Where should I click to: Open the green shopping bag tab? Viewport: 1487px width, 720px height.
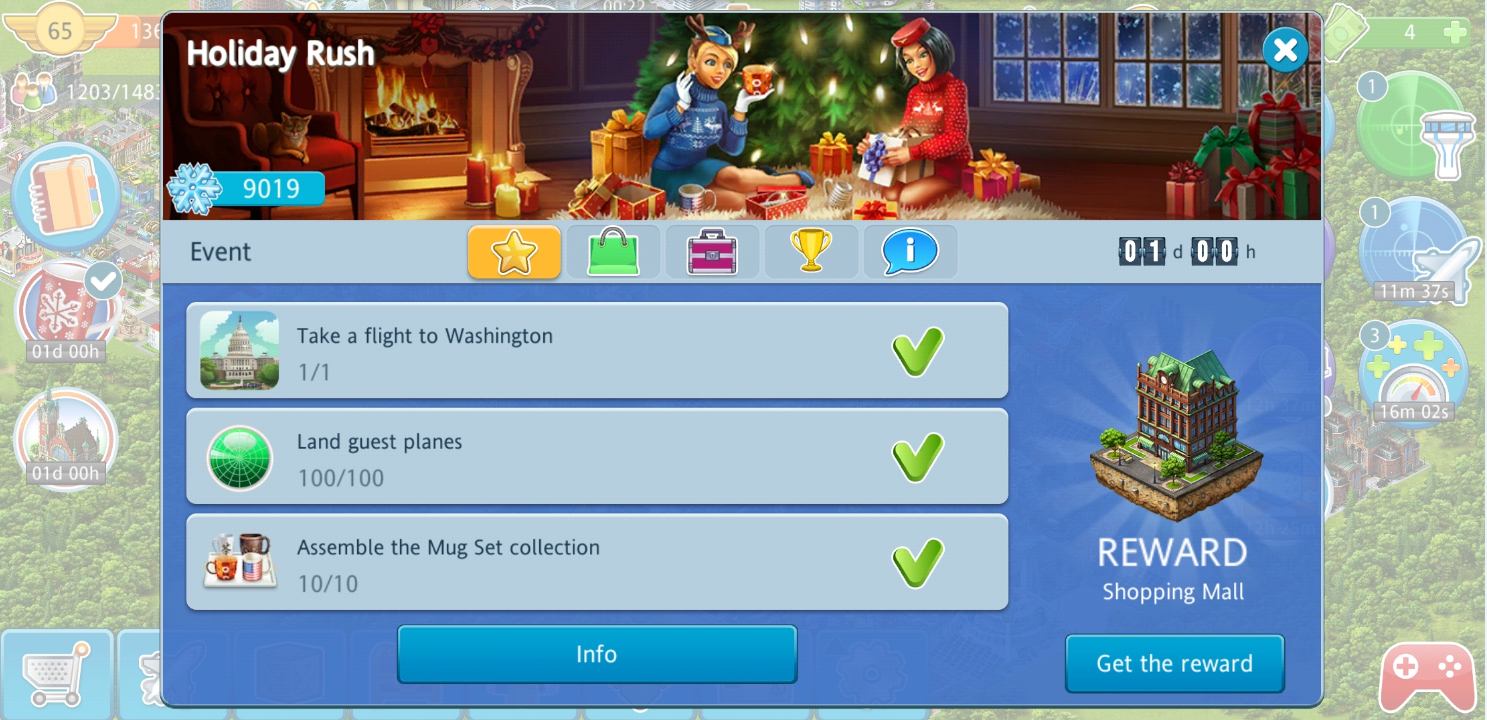pyautogui.click(x=613, y=252)
